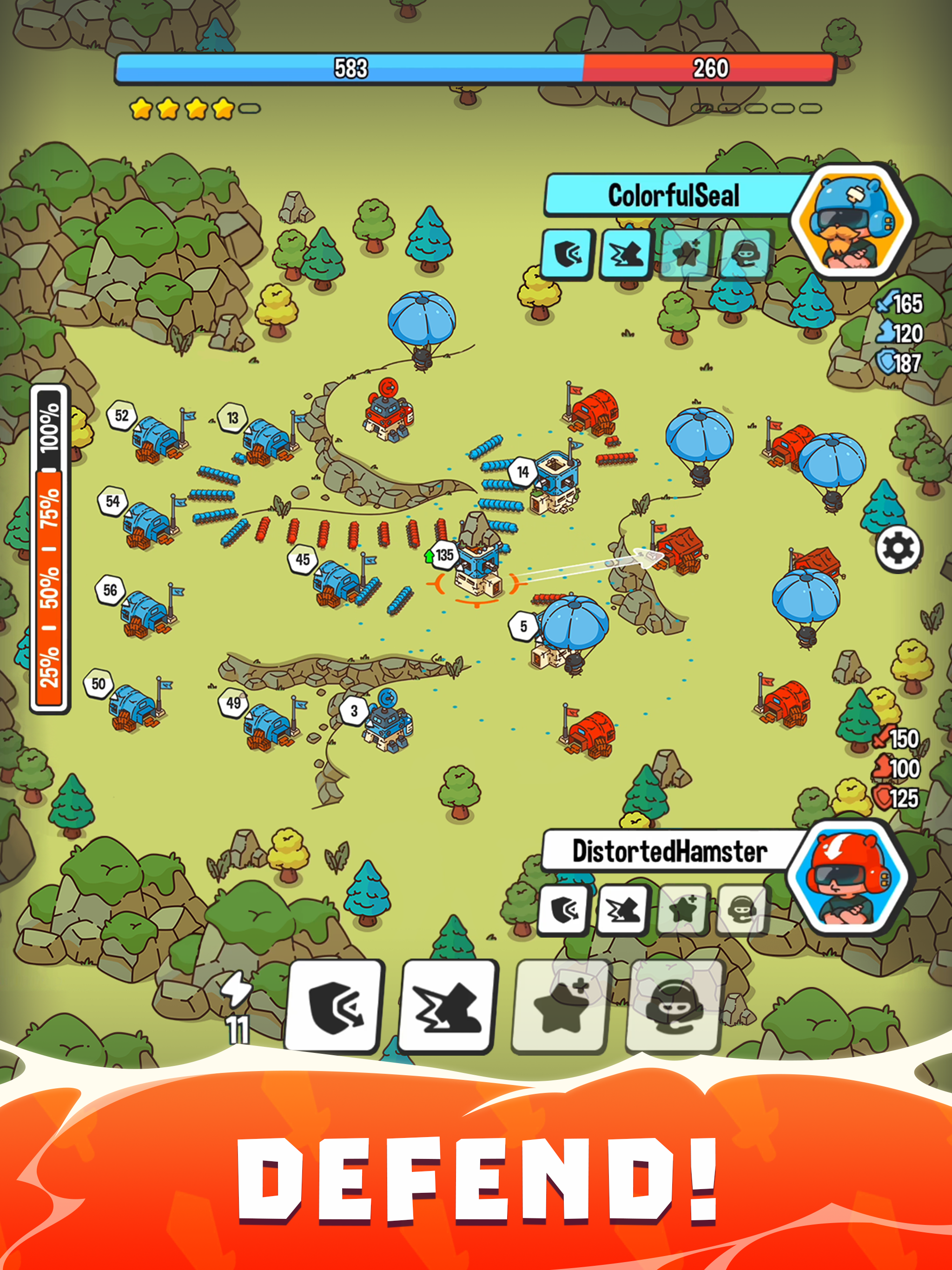952x1270 pixels.
Task: Click ColorfulSeal's shield ability icon
Action: tap(566, 255)
